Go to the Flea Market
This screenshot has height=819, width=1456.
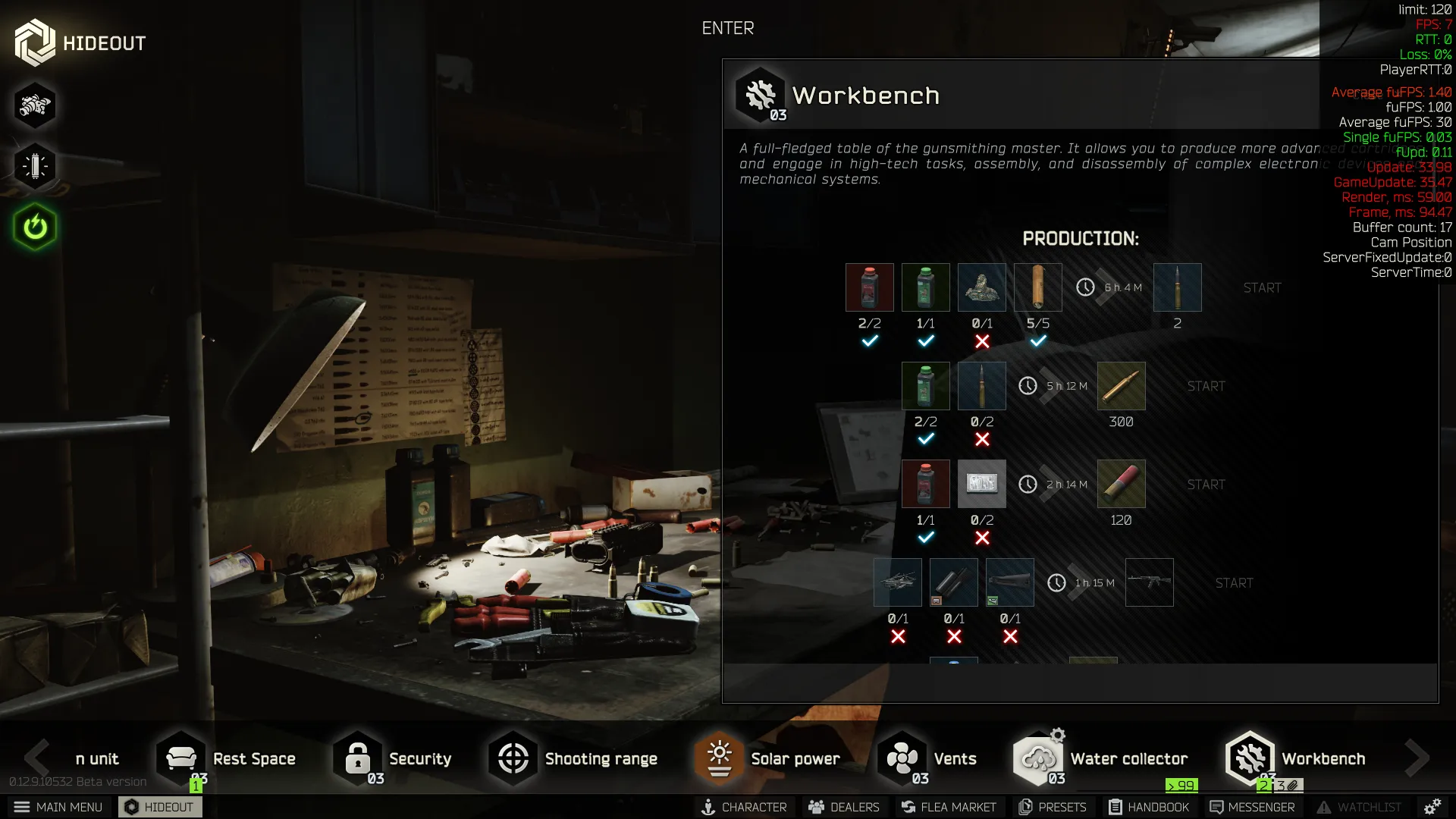click(949, 807)
